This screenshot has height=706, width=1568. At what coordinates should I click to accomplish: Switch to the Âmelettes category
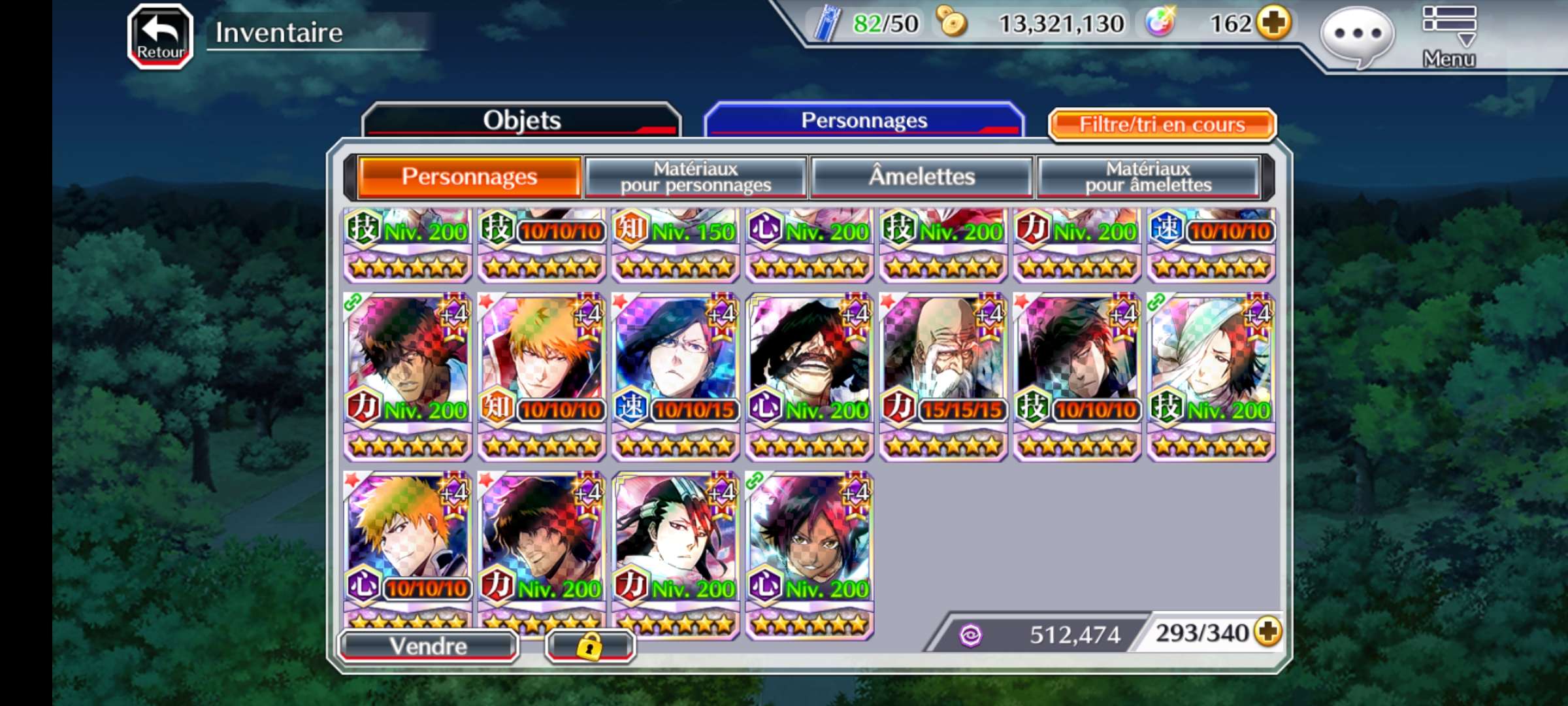tap(921, 177)
